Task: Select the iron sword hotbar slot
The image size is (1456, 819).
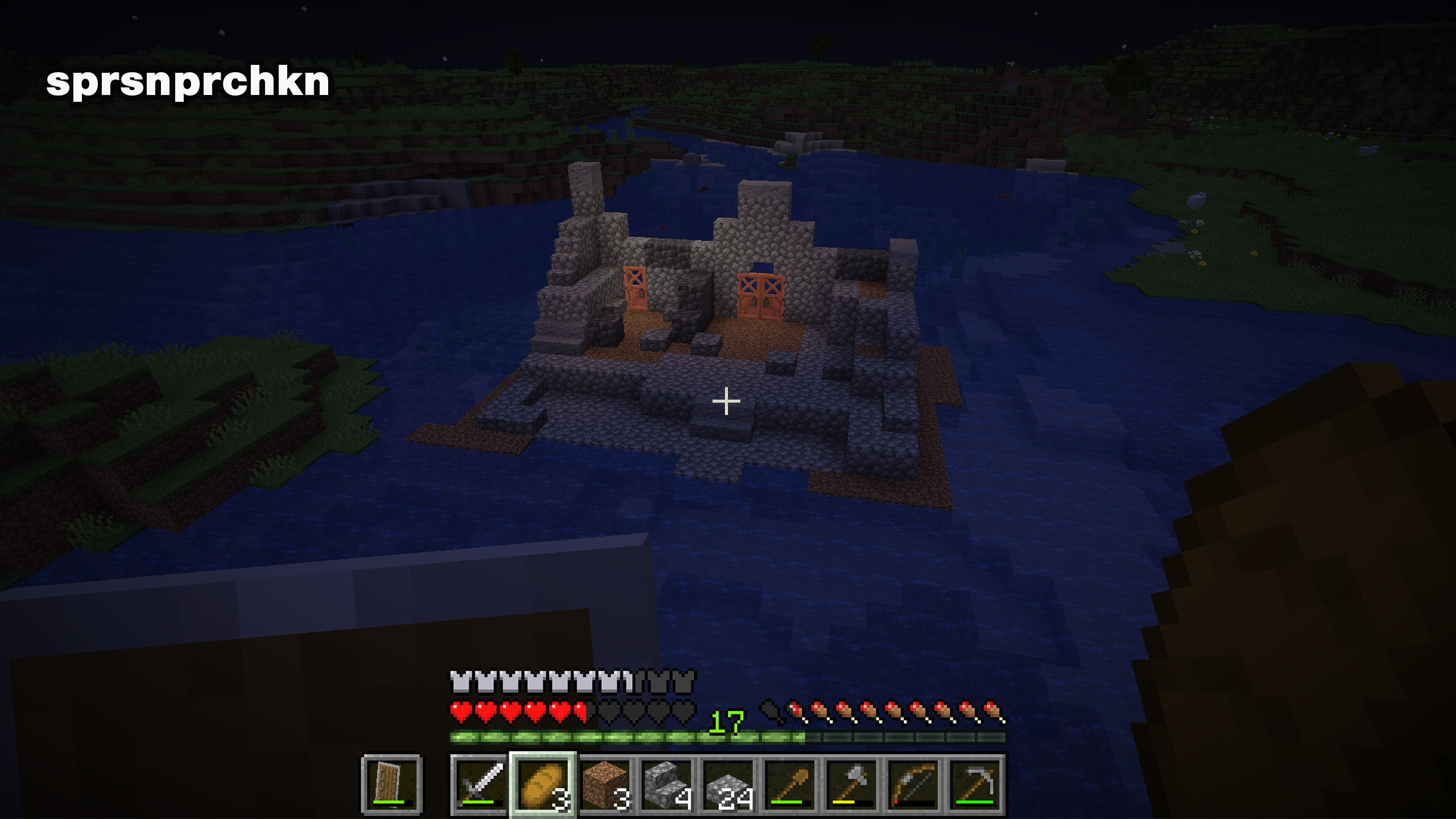Action: [x=479, y=785]
